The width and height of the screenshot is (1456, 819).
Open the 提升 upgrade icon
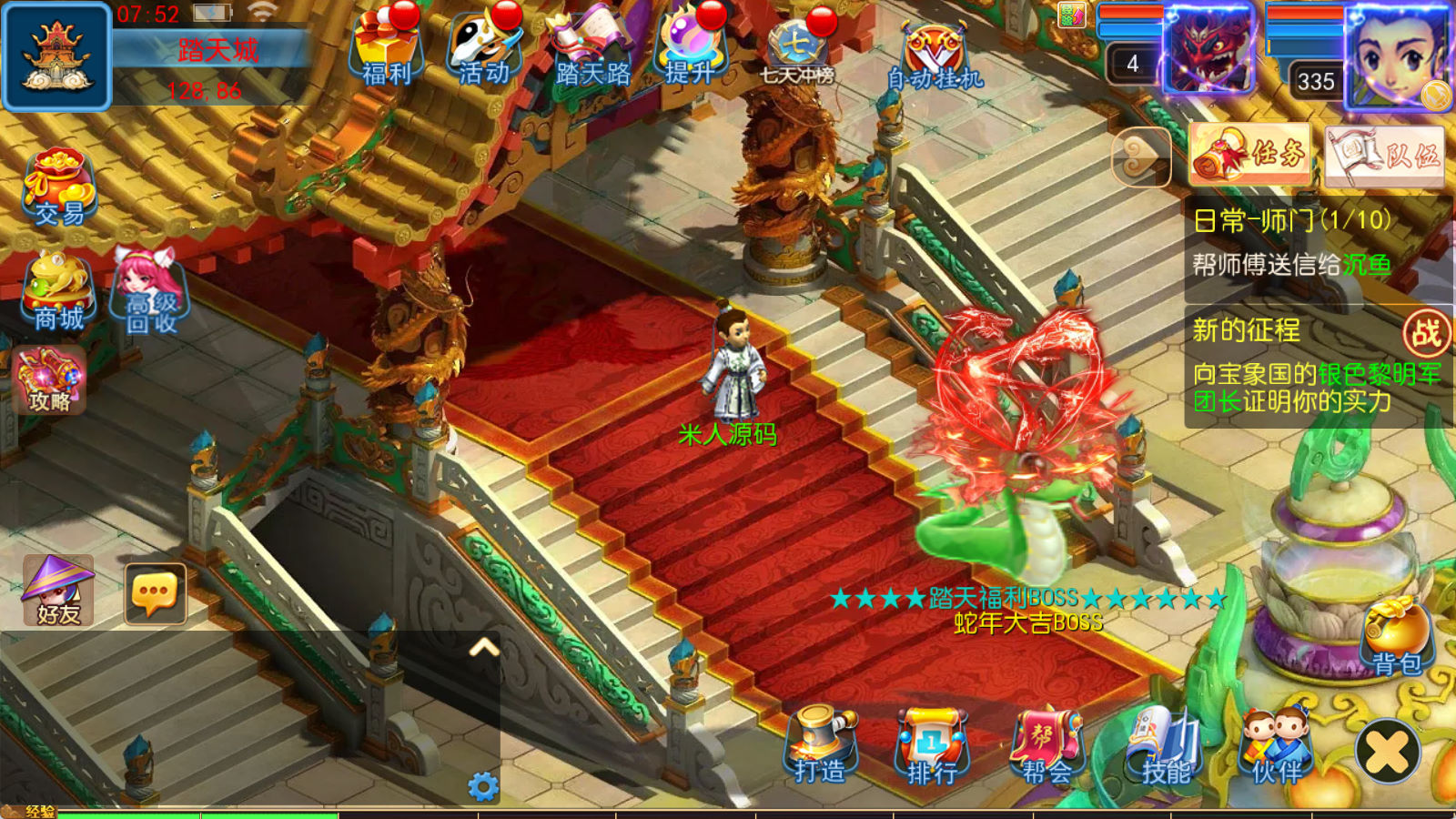(689, 47)
